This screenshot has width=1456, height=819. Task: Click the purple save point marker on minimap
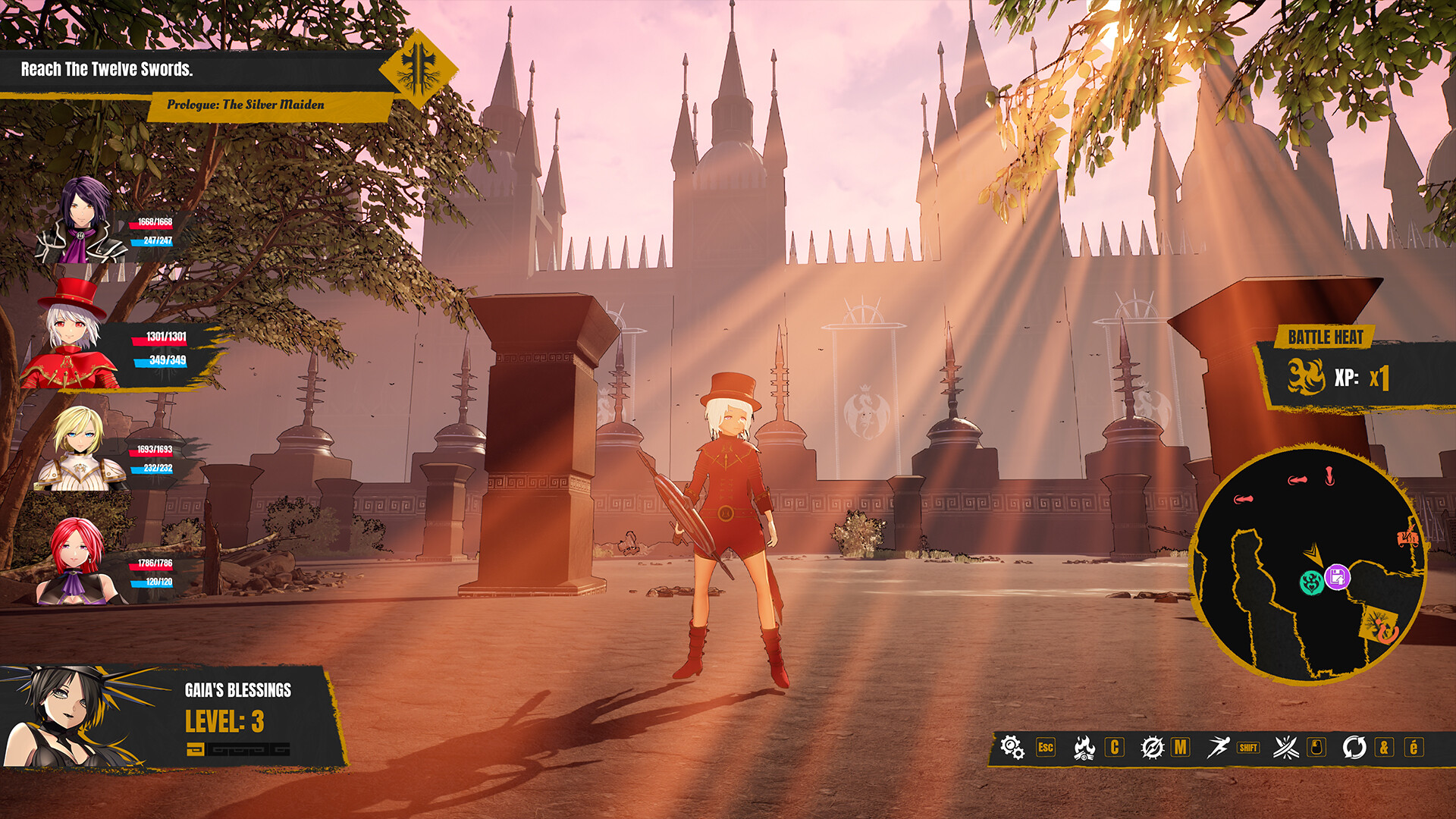(x=1337, y=577)
